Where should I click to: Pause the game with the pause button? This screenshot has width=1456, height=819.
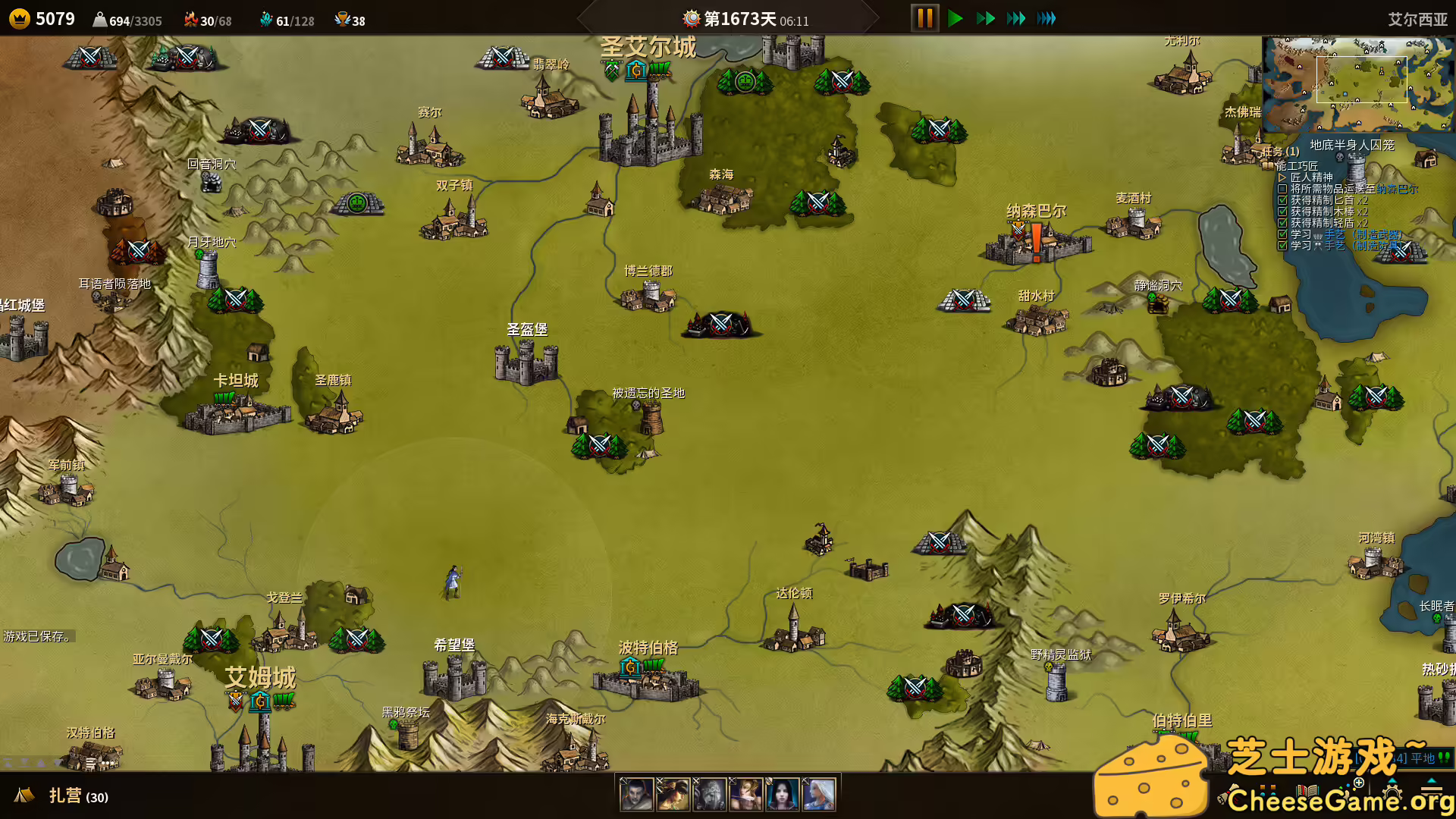tap(924, 18)
